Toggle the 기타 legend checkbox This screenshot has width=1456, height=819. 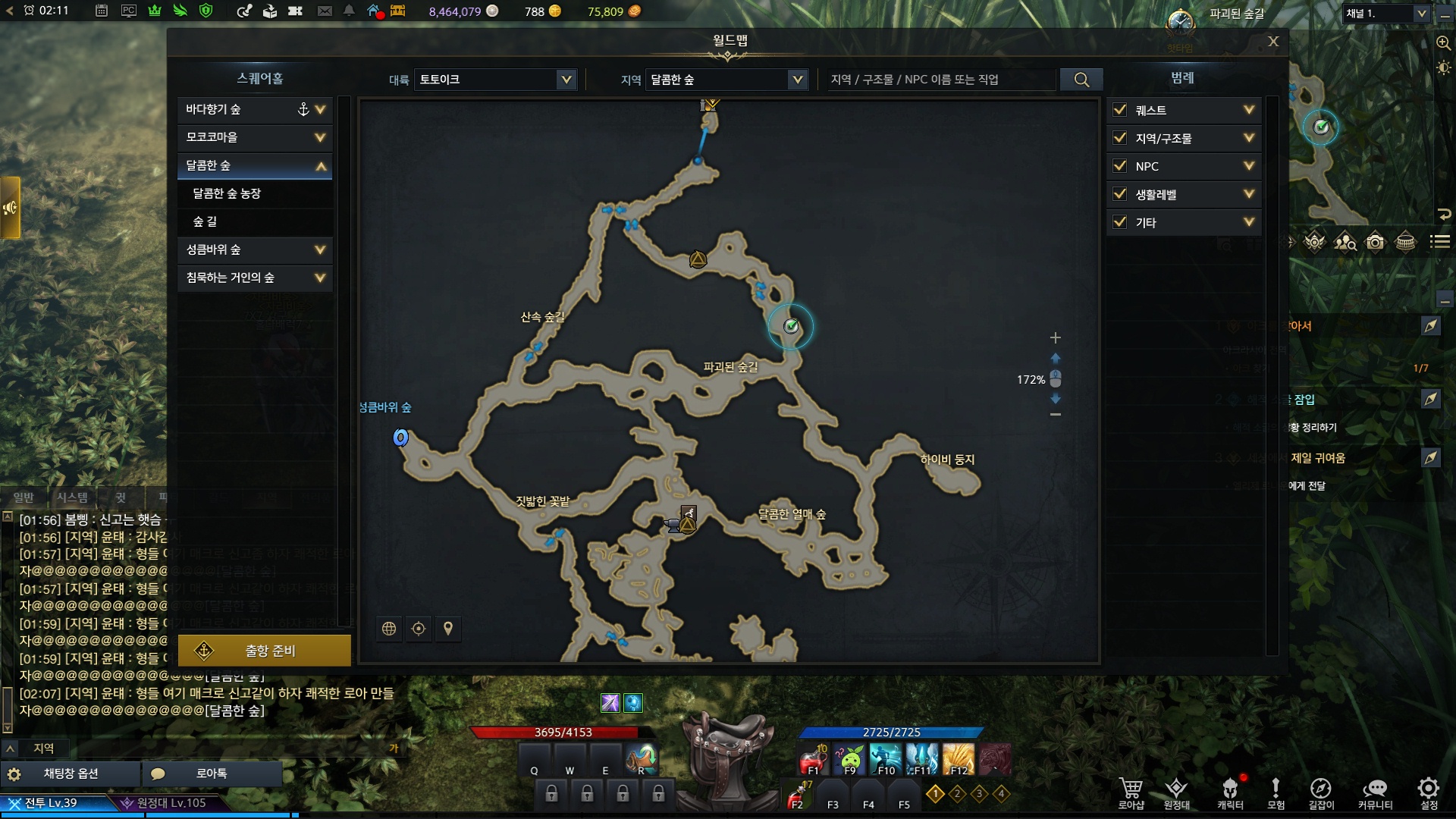pyautogui.click(x=1119, y=222)
